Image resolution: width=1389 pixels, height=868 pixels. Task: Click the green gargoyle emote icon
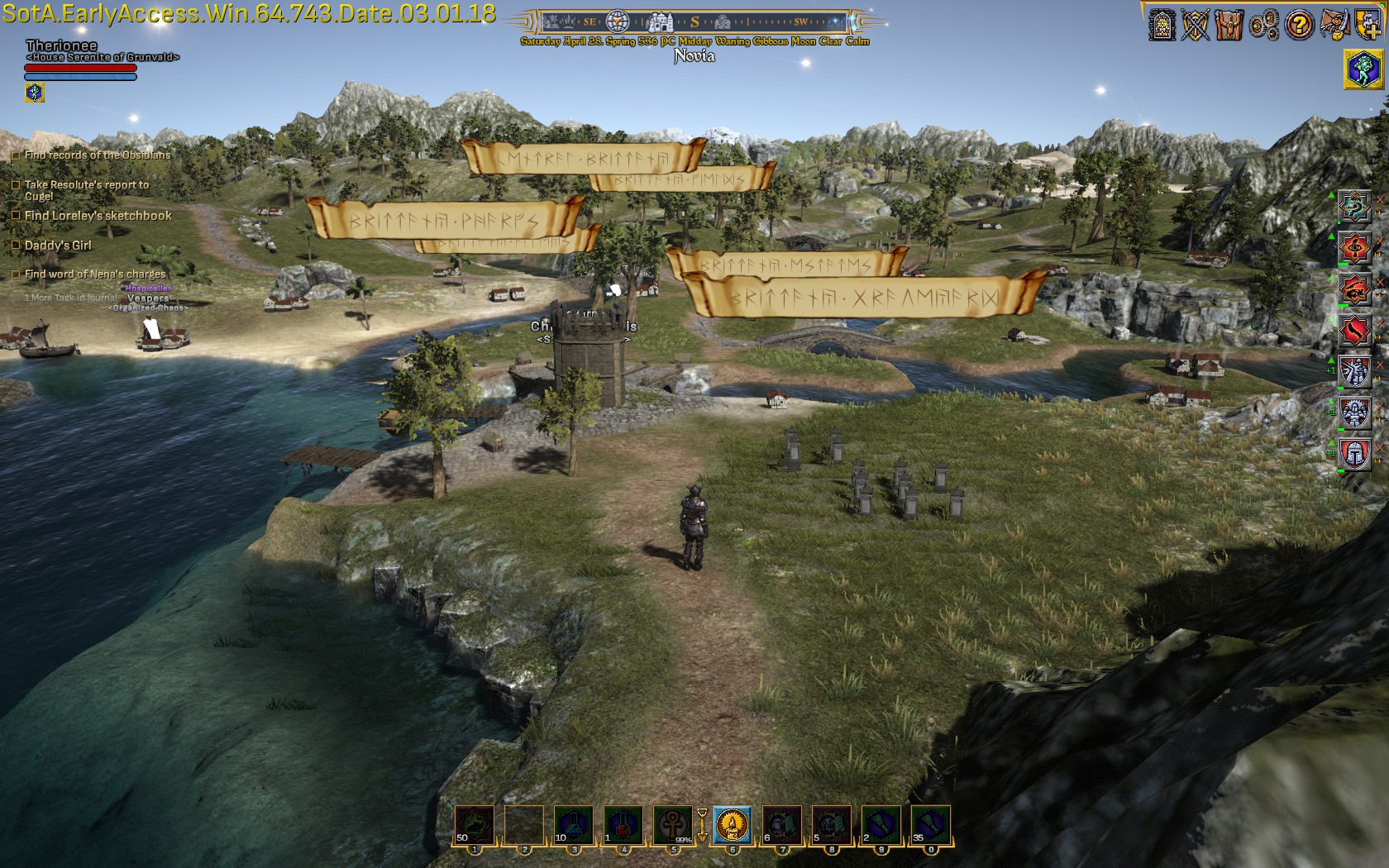point(1364,69)
